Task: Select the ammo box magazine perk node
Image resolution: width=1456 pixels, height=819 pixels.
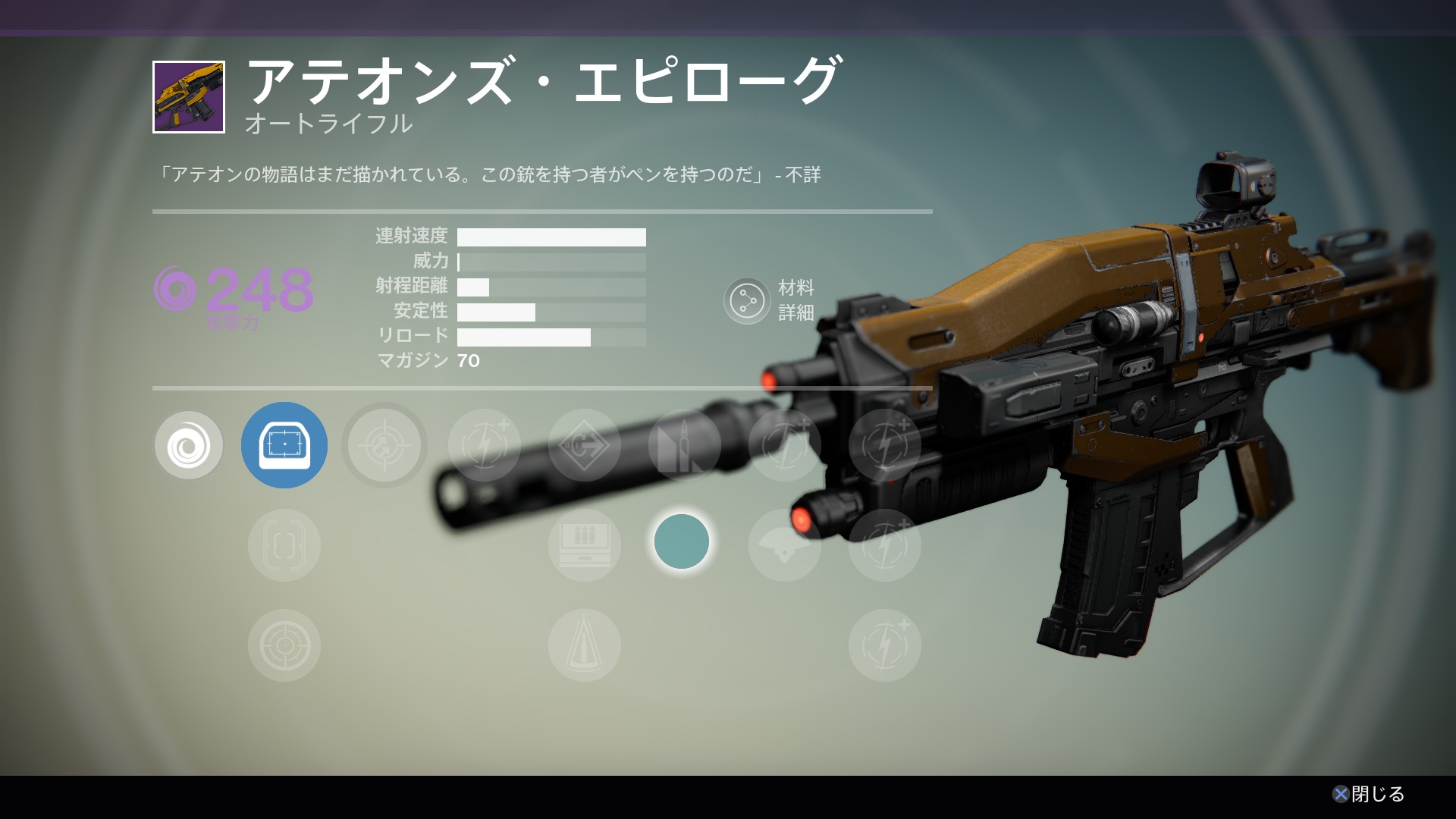Action: pyautogui.click(x=585, y=545)
